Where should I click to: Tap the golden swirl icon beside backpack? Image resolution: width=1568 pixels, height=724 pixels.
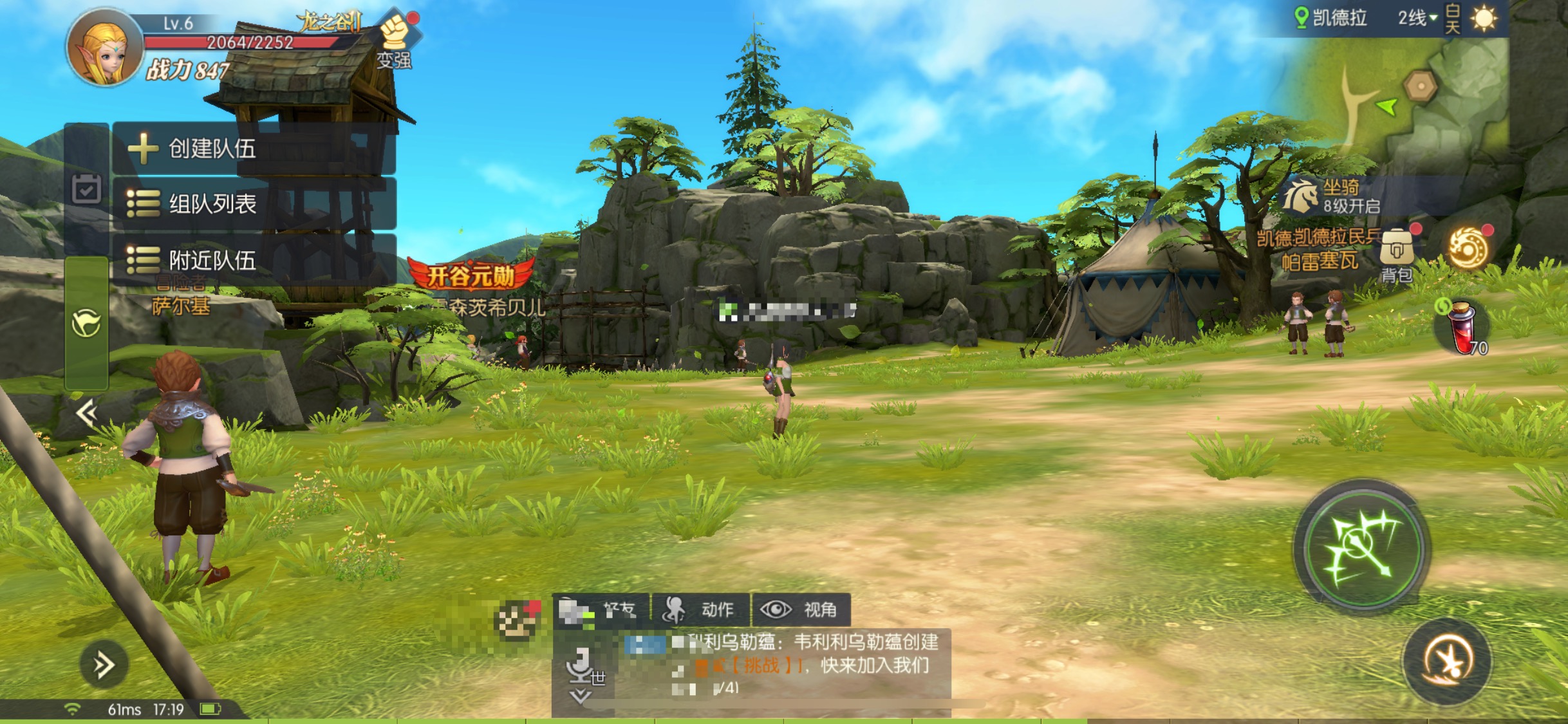point(1469,248)
